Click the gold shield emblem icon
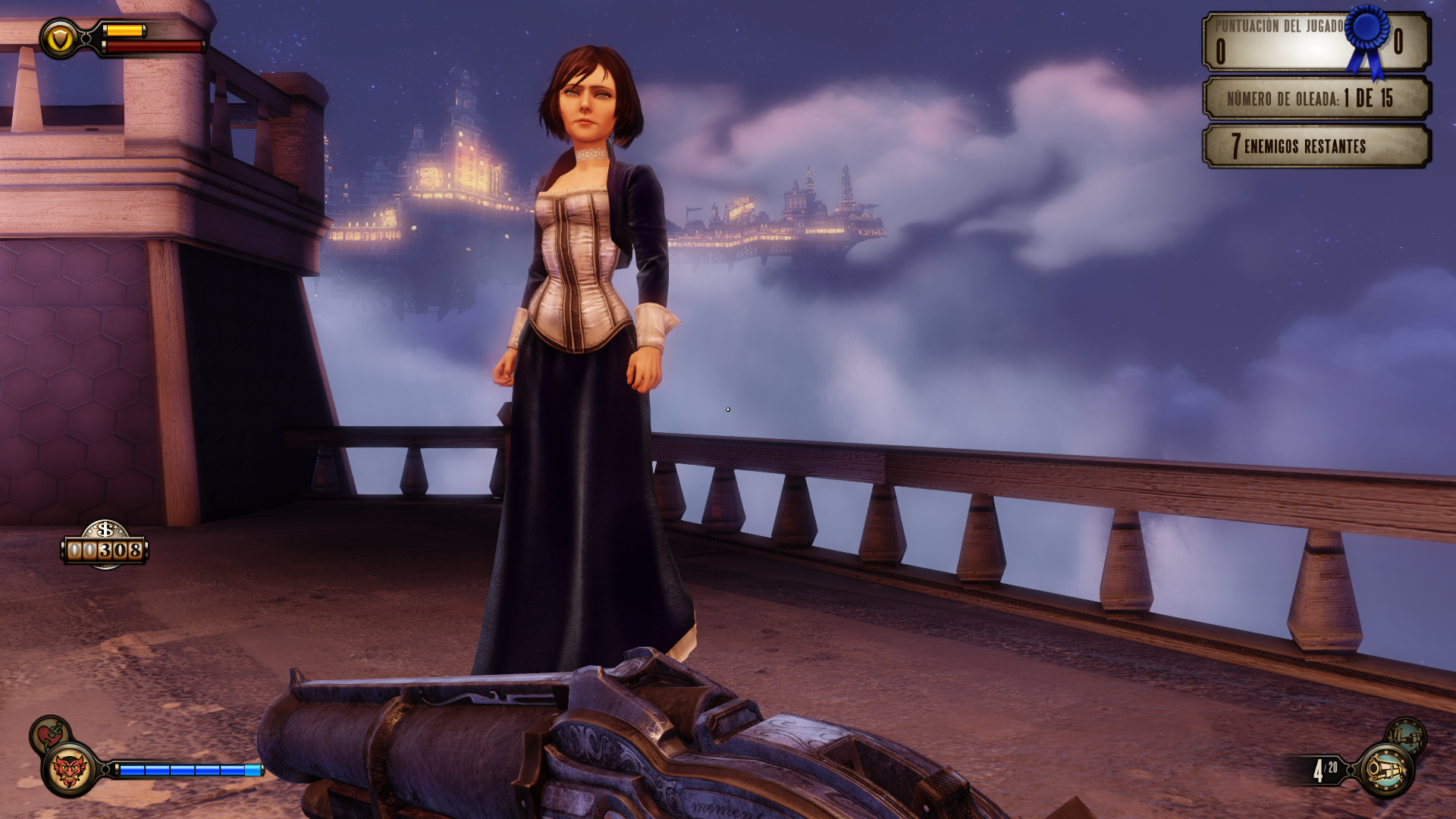The image size is (1456, 819). click(59, 38)
